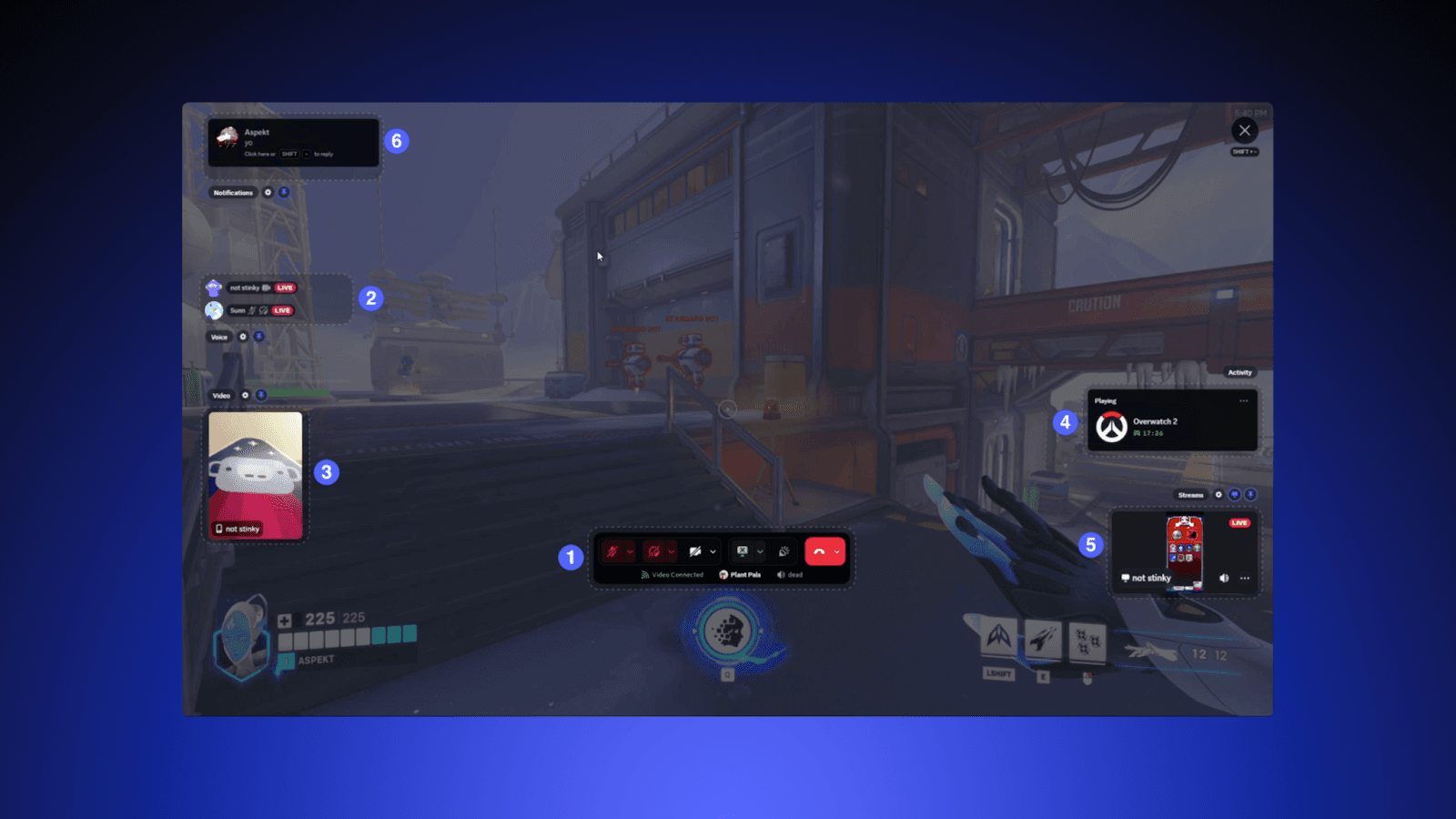Image resolution: width=1456 pixels, height=819 pixels.
Task: Open the disconnect button's dropdown chevron
Action: click(837, 551)
